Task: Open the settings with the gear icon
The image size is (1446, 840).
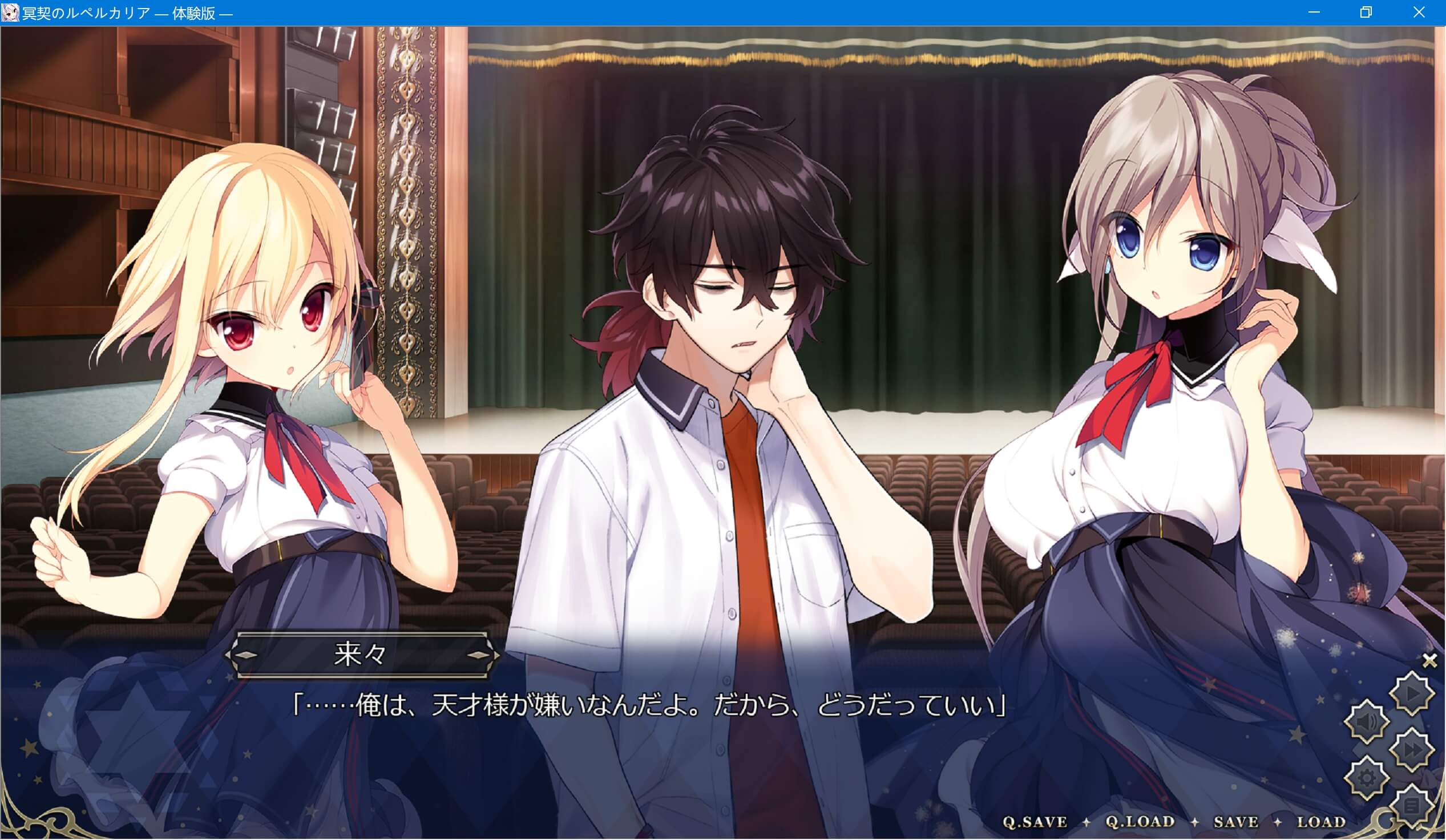Action: point(1367,776)
